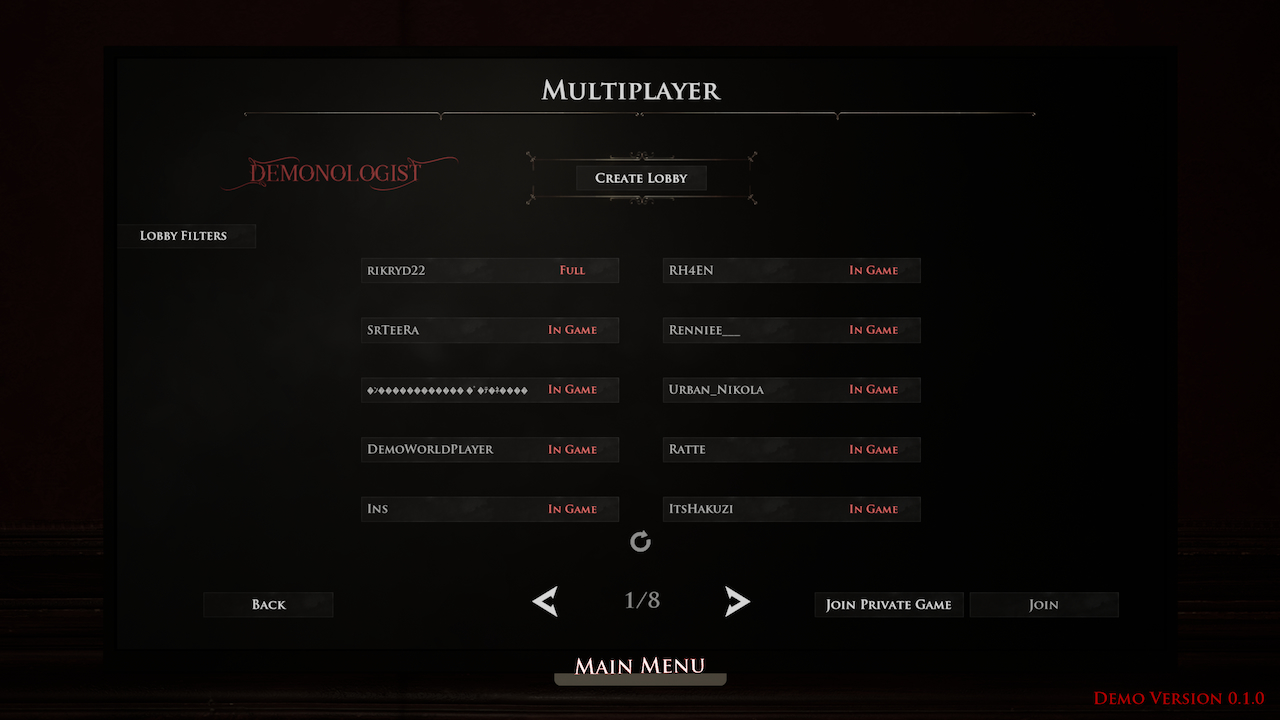Click the Create Lobby button
The image size is (1280, 720).
coord(640,177)
